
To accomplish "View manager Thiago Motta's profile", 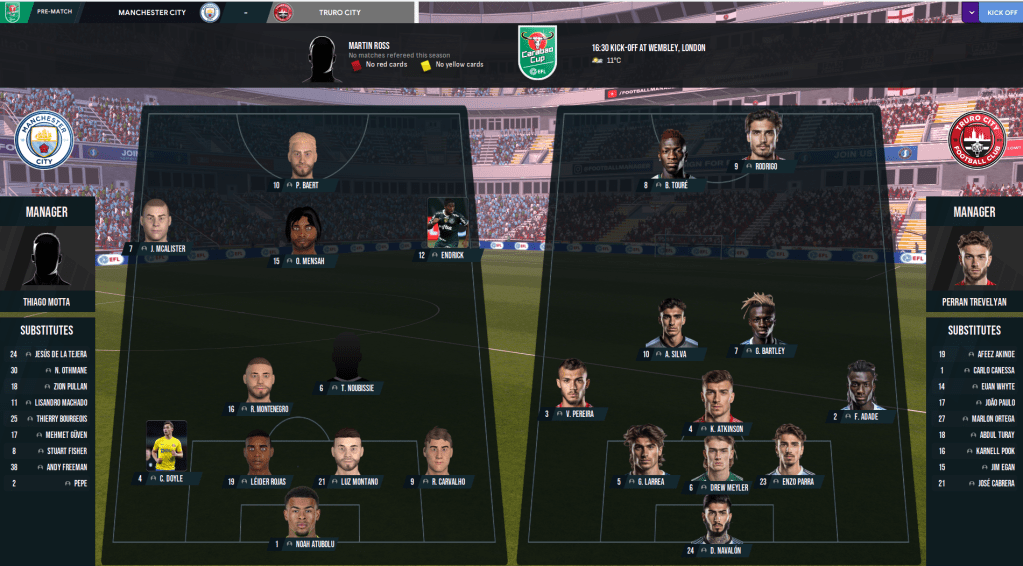I will pyautogui.click(x=47, y=301).
